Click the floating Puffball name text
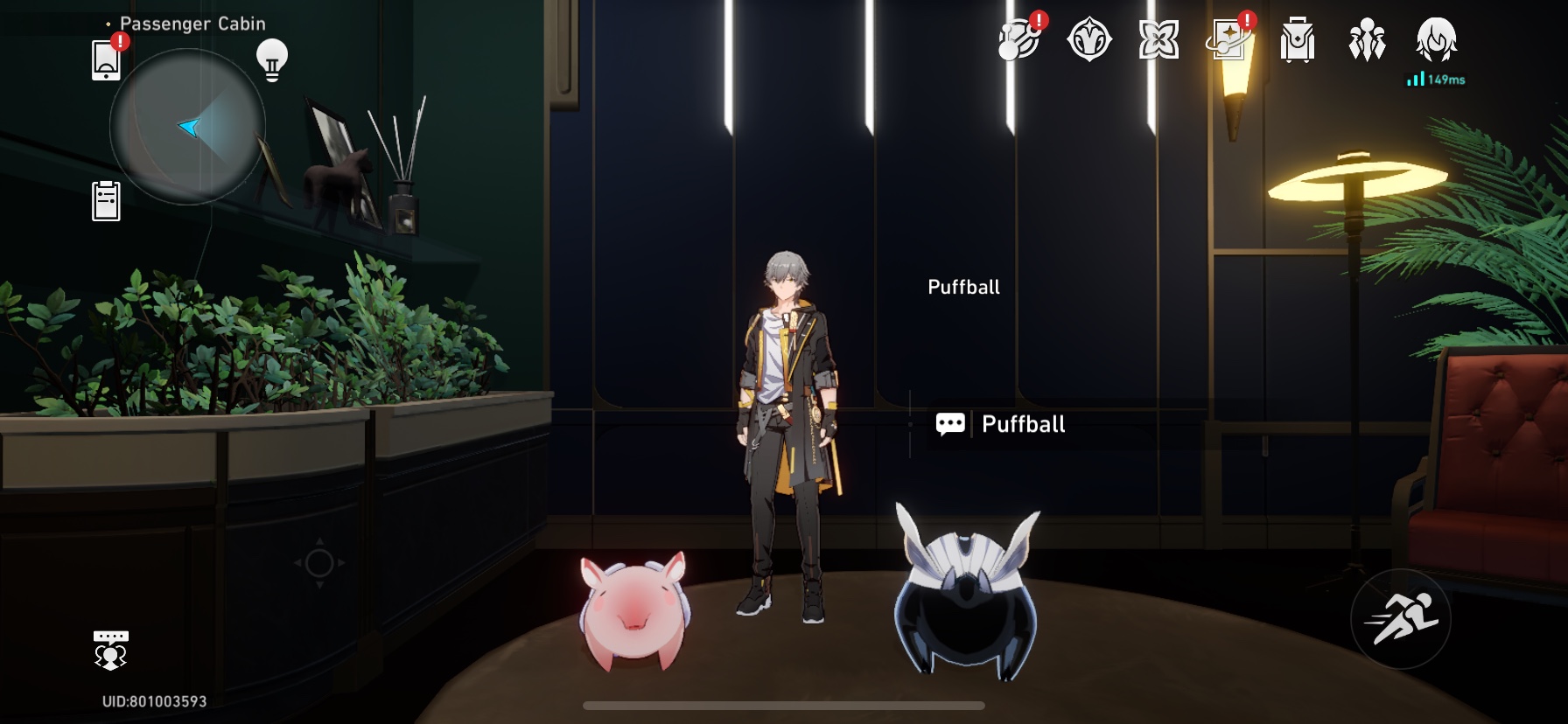Screen dimensions: 1568x724 tap(963, 286)
